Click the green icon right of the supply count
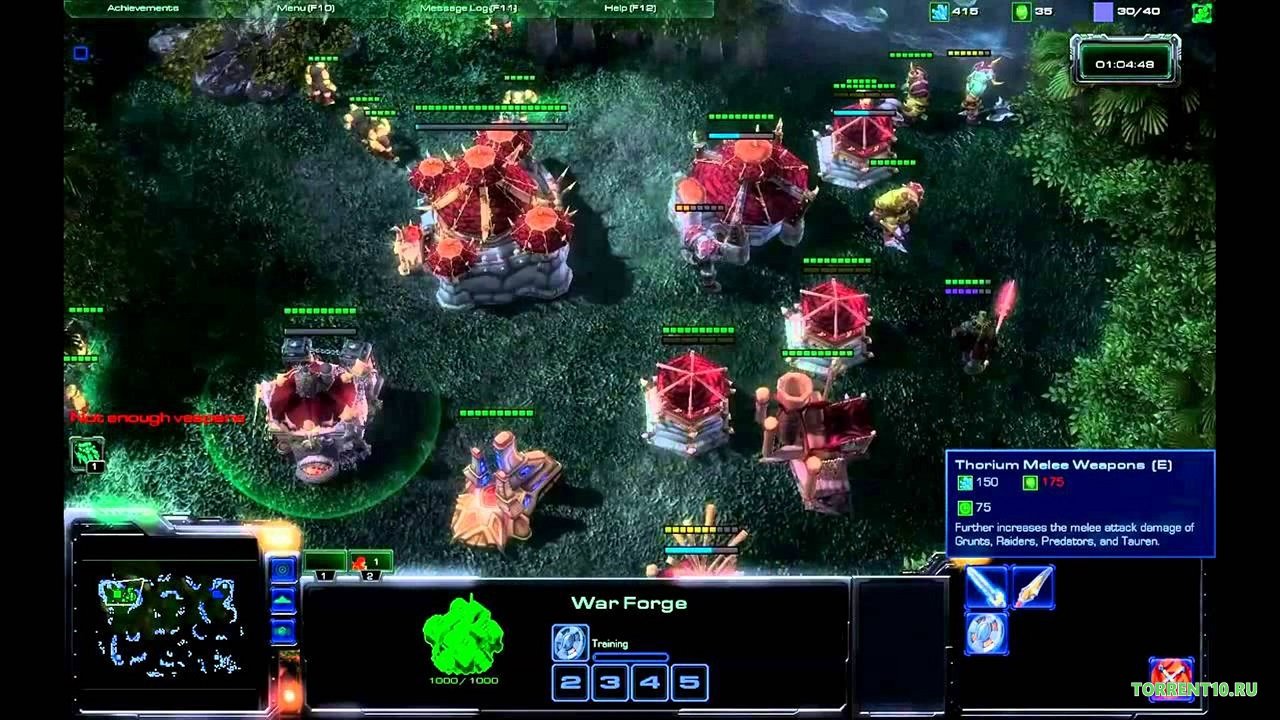This screenshot has width=1280, height=720. [x=1201, y=13]
